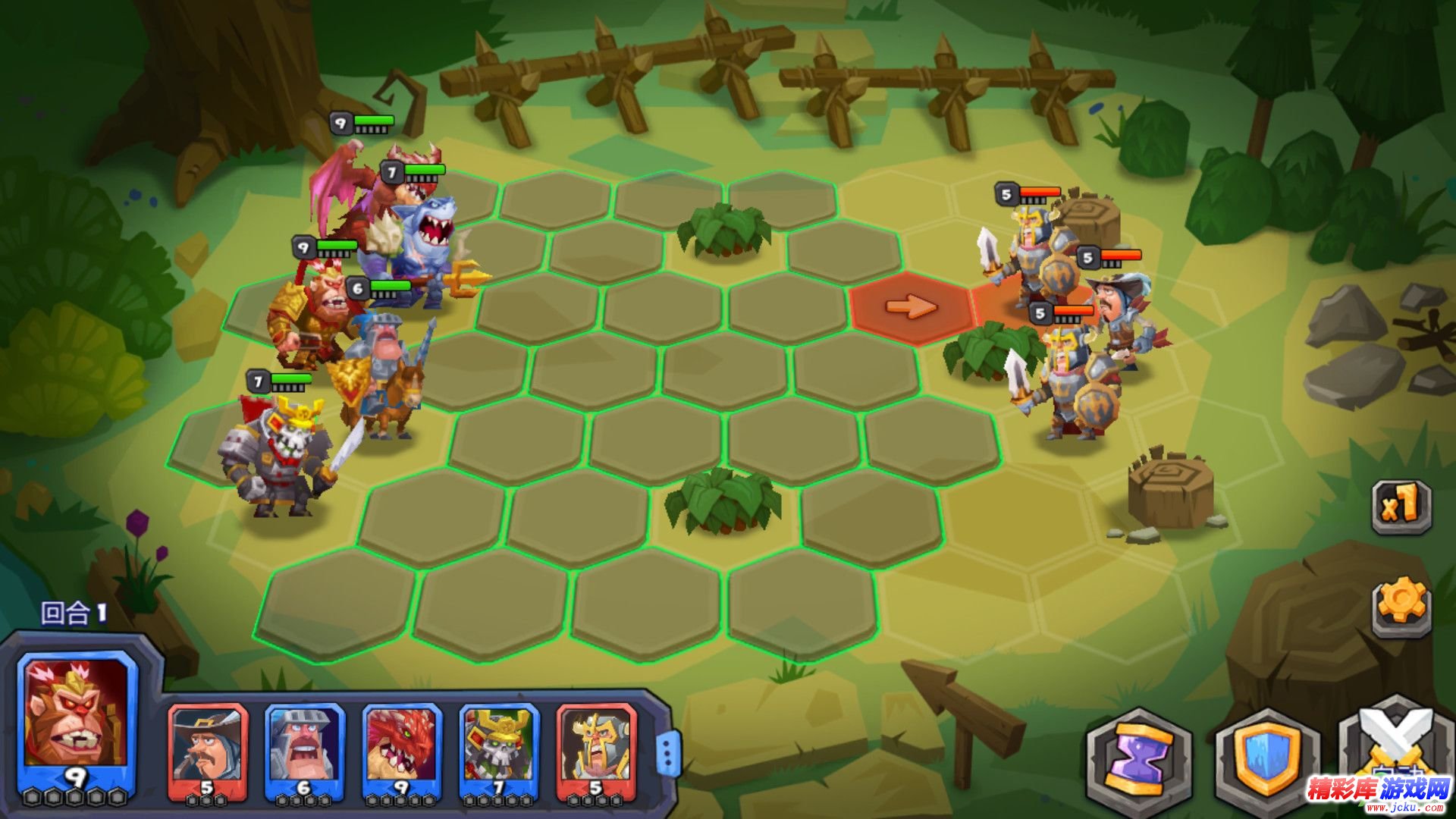
Task: Set battle speed with the x1 button
Action: tap(1401, 506)
